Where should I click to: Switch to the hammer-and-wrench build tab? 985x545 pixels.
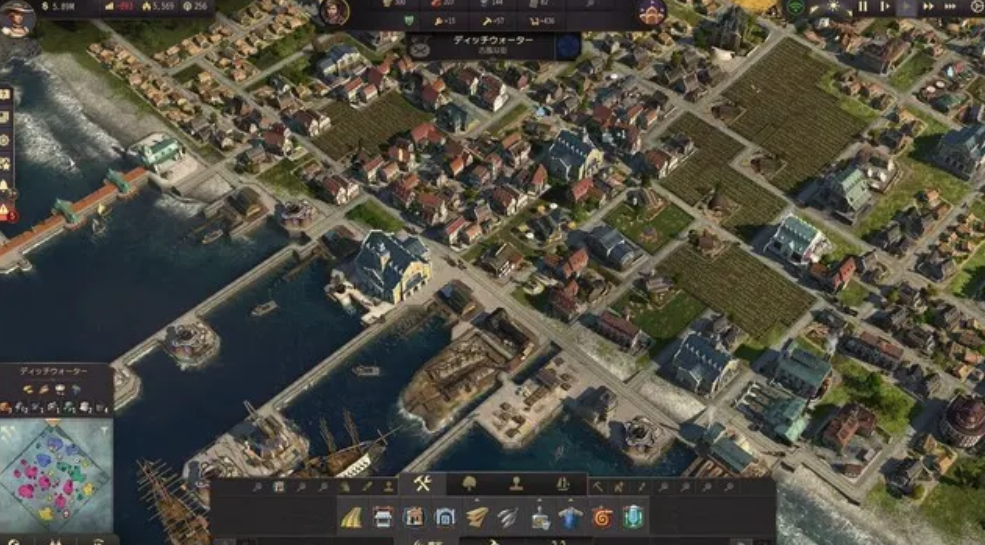[x=421, y=484]
